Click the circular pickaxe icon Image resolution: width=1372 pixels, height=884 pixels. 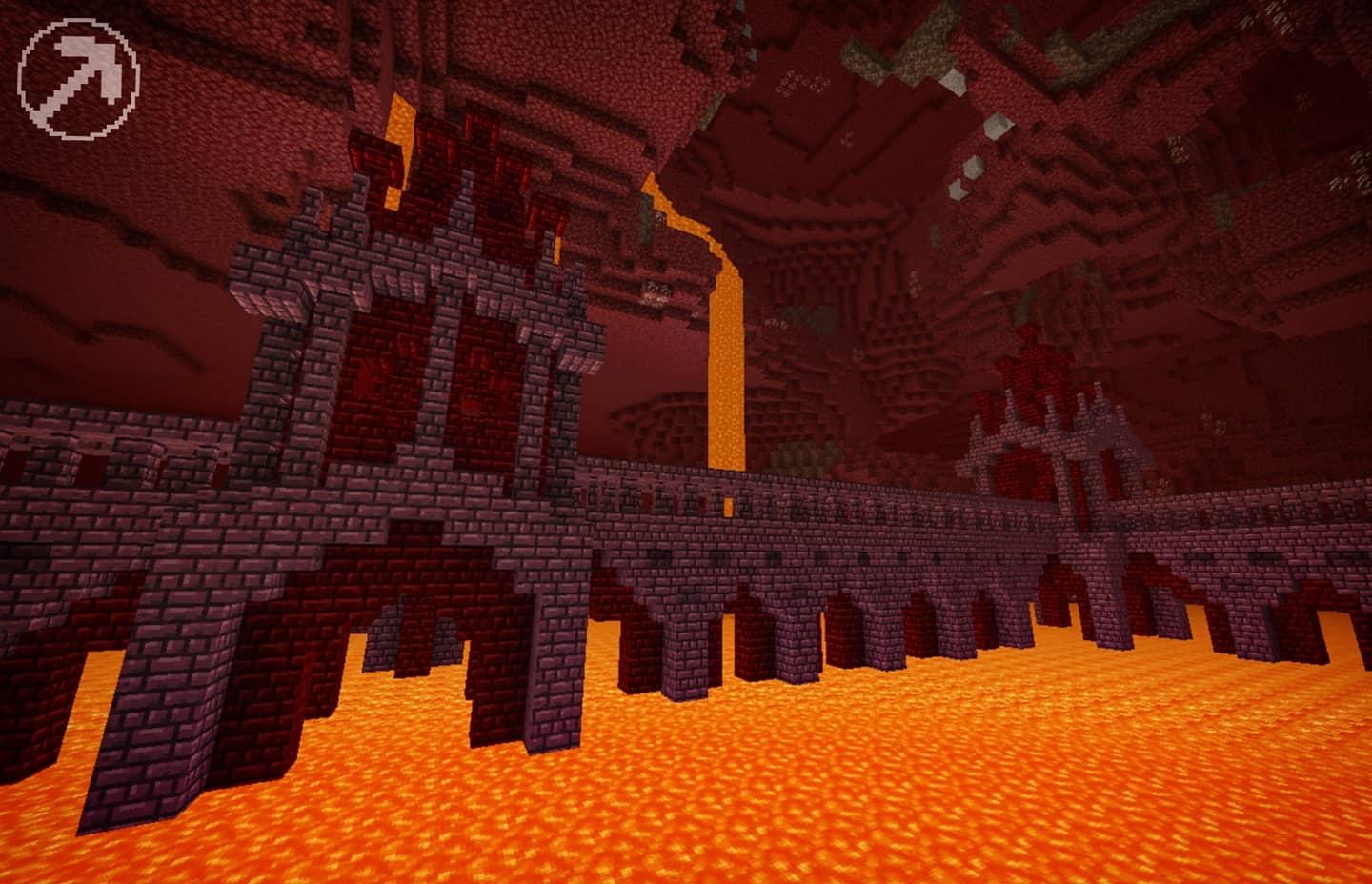coord(78,78)
